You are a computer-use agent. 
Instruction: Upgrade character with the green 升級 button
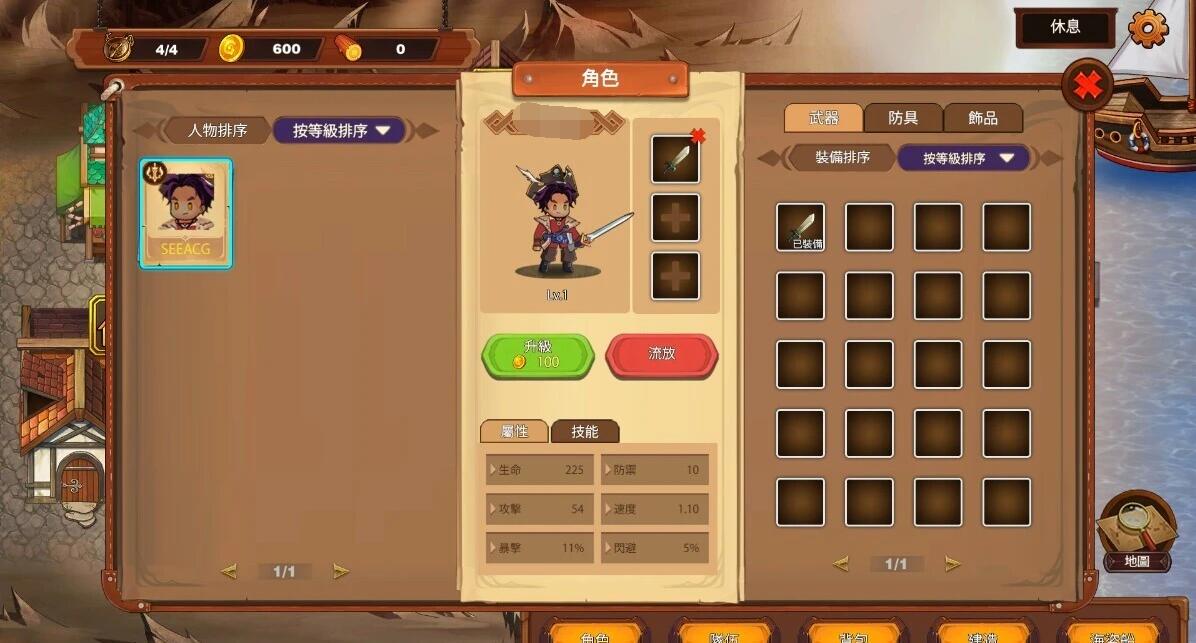(x=538, y=355)
